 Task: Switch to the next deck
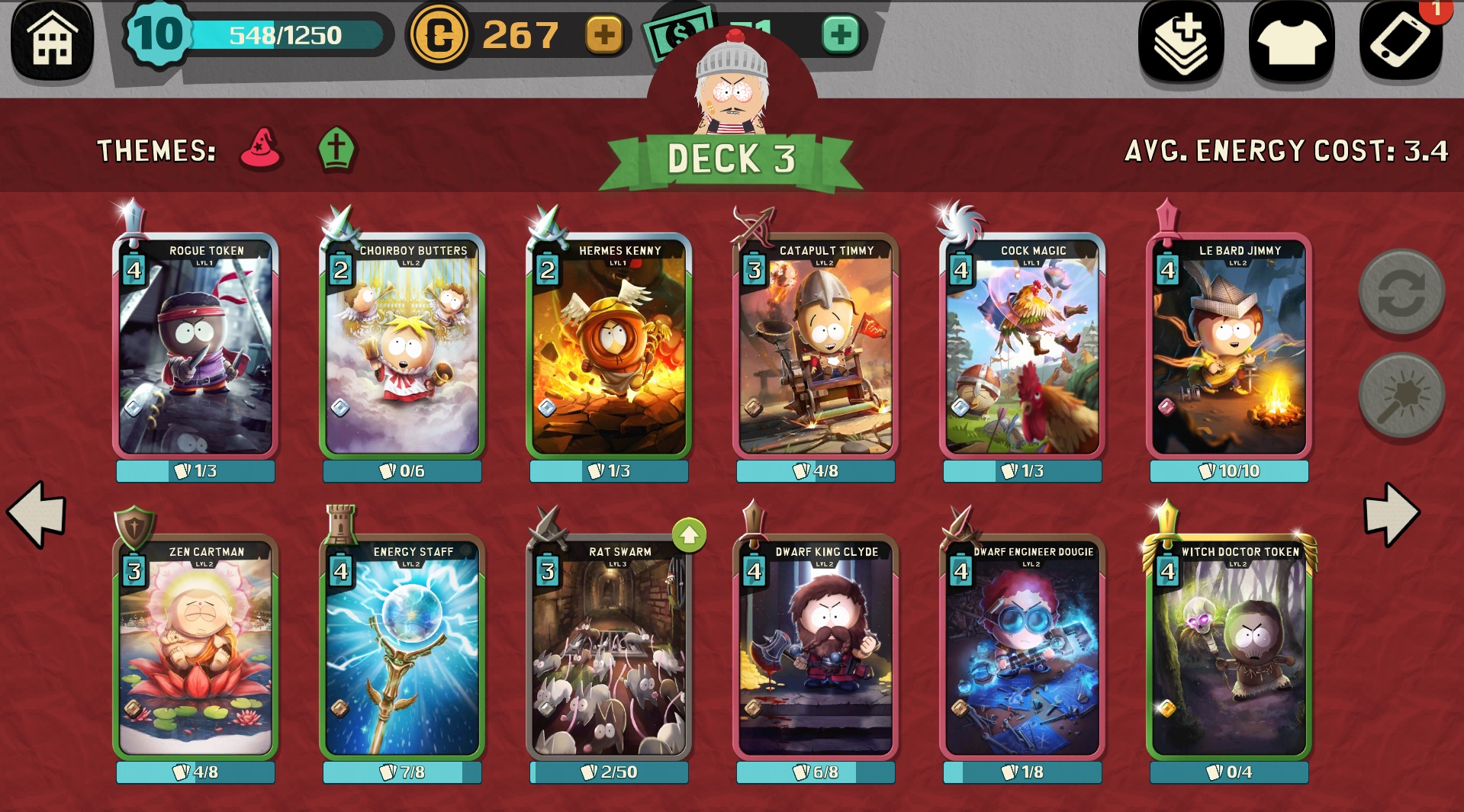[x=1391, y=513]
